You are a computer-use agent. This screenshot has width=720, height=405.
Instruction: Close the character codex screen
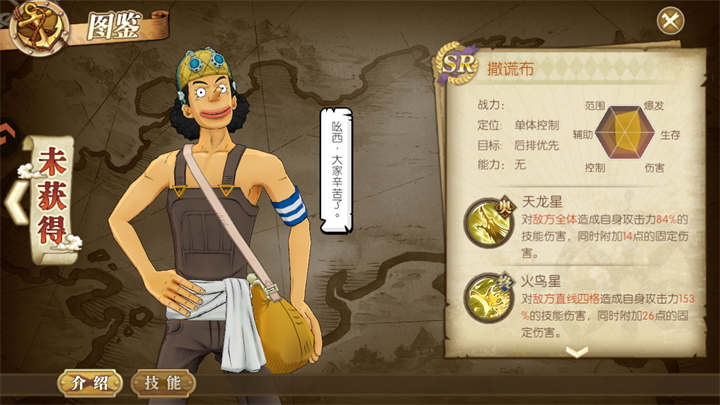point(670,20)
